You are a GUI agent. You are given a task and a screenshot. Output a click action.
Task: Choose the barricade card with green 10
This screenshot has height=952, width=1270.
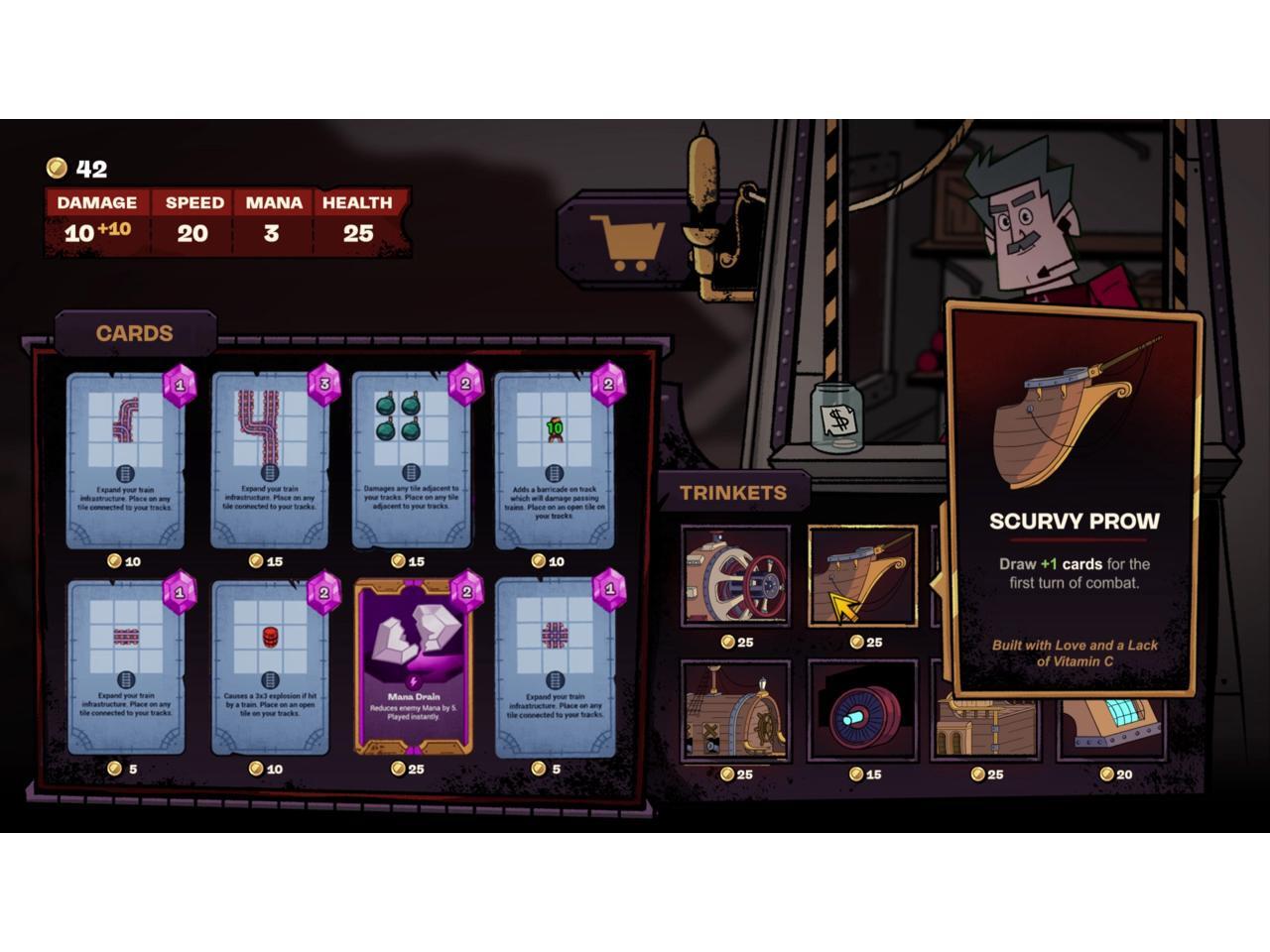[554, 460]
